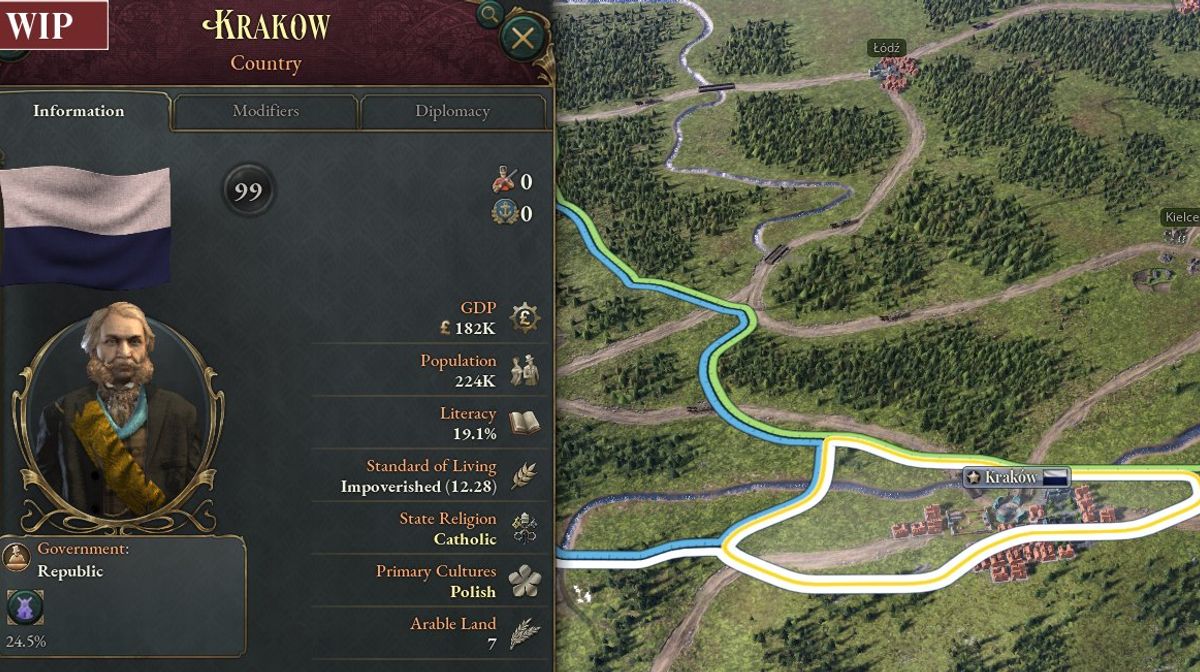Click the Arable Land wheat icon
This screenshot has height=672, width=1200.
[x=524, y=633]
